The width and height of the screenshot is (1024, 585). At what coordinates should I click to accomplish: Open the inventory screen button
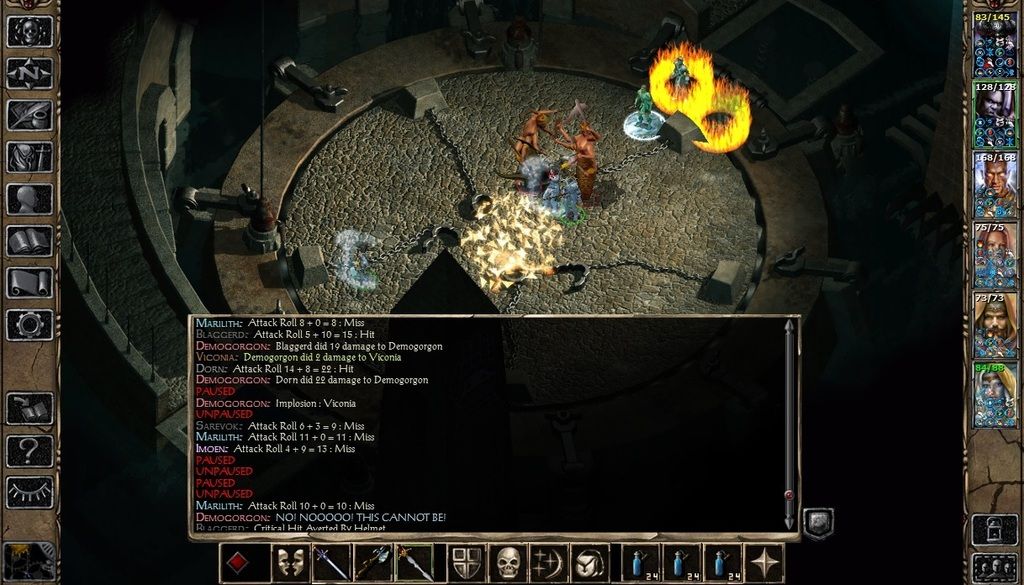30,157
